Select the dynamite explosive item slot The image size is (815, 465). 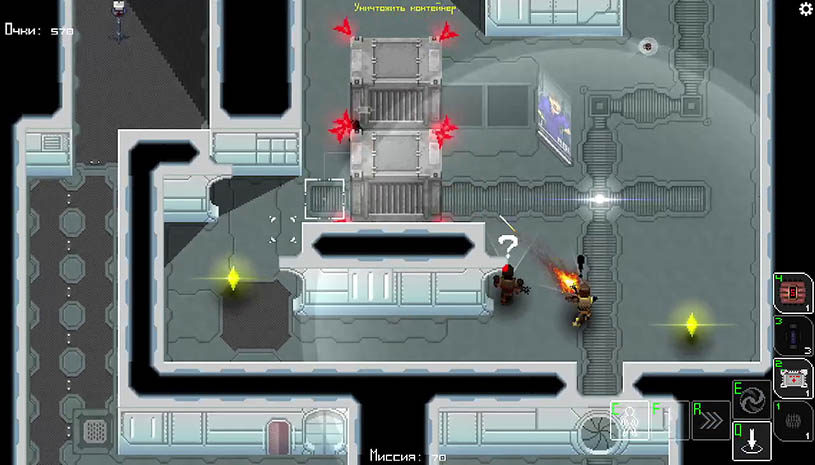coord(794,294)
